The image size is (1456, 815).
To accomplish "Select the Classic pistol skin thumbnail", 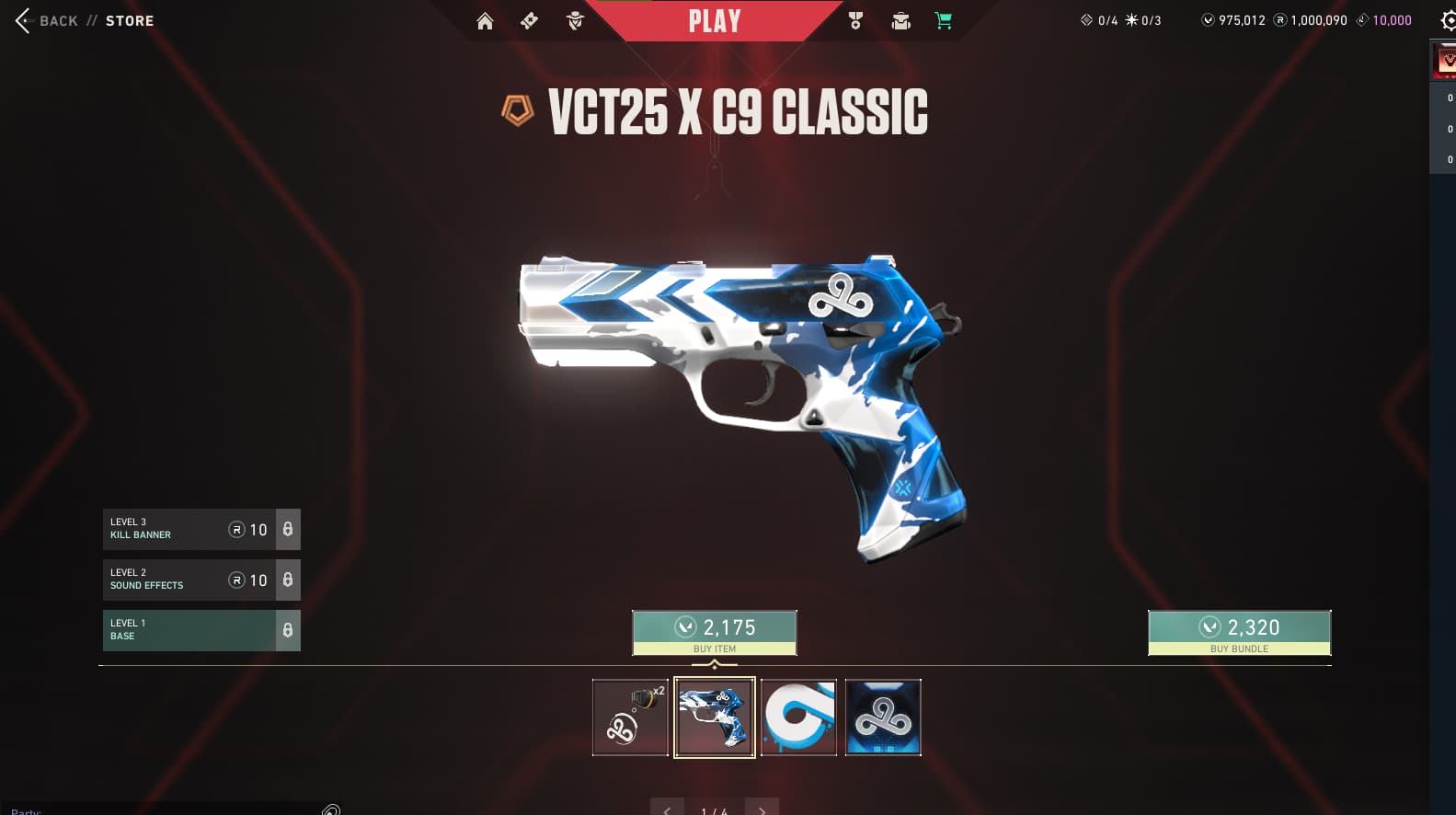I will tap(715, 717).
